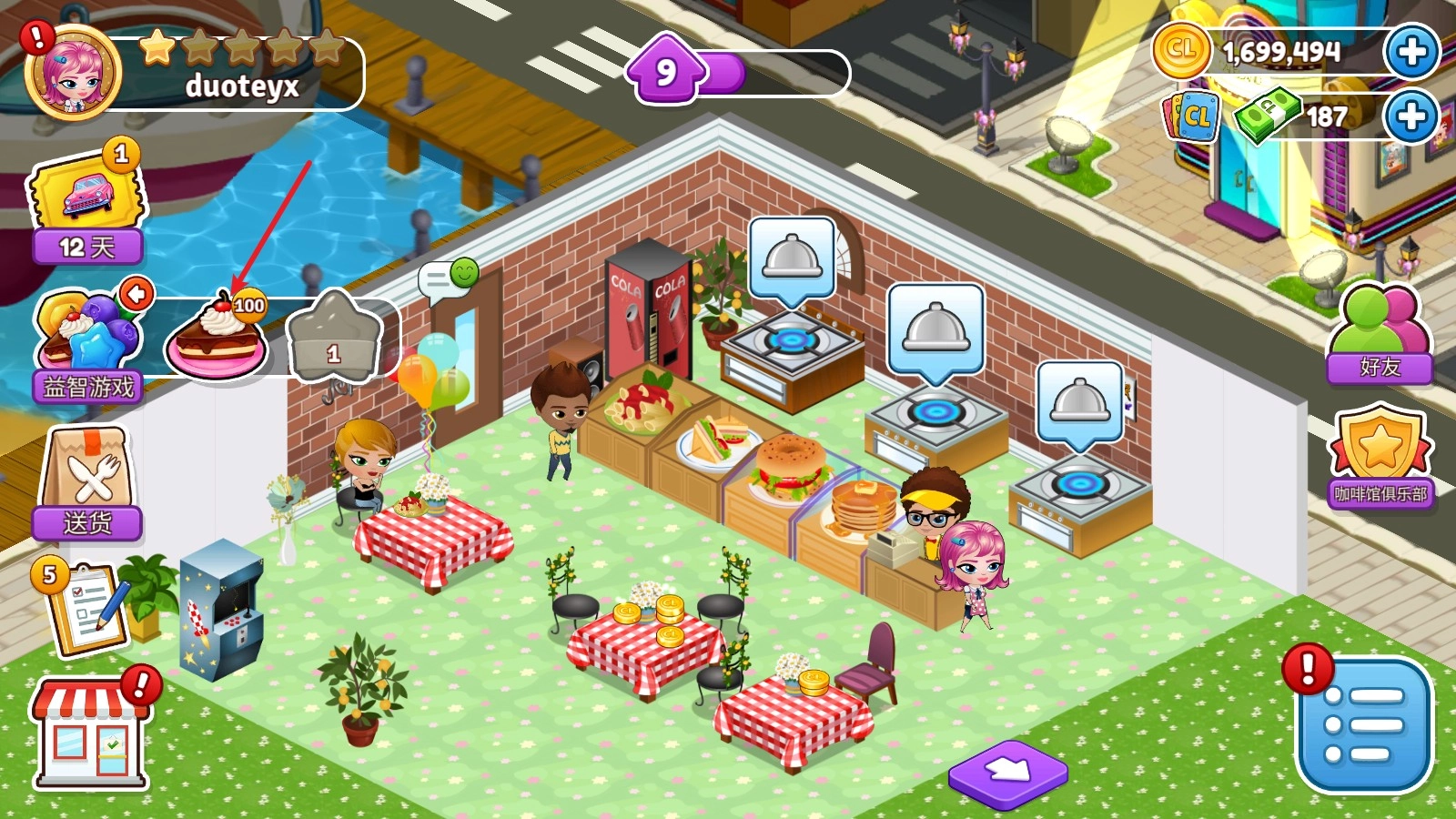
Task: Open the 益智游戏 puzzle games button
Action: point(86,346)
